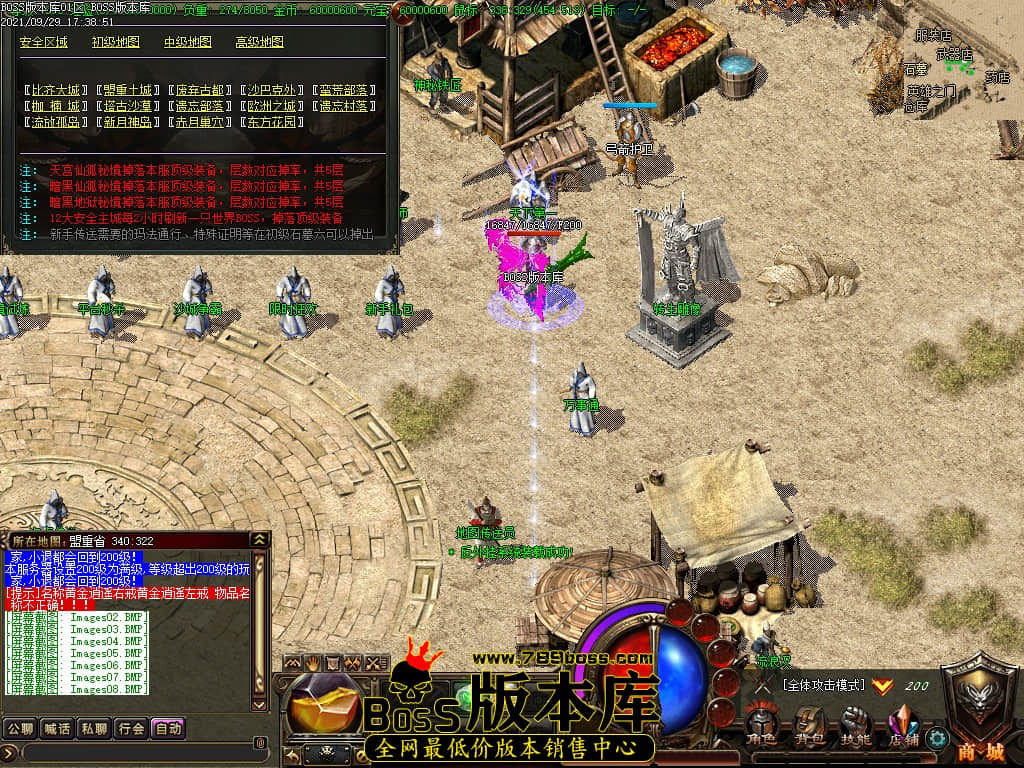Select the 行会 guild chat channel
The height and width of the screenshot is (768, 1024).
pos(131,728)
